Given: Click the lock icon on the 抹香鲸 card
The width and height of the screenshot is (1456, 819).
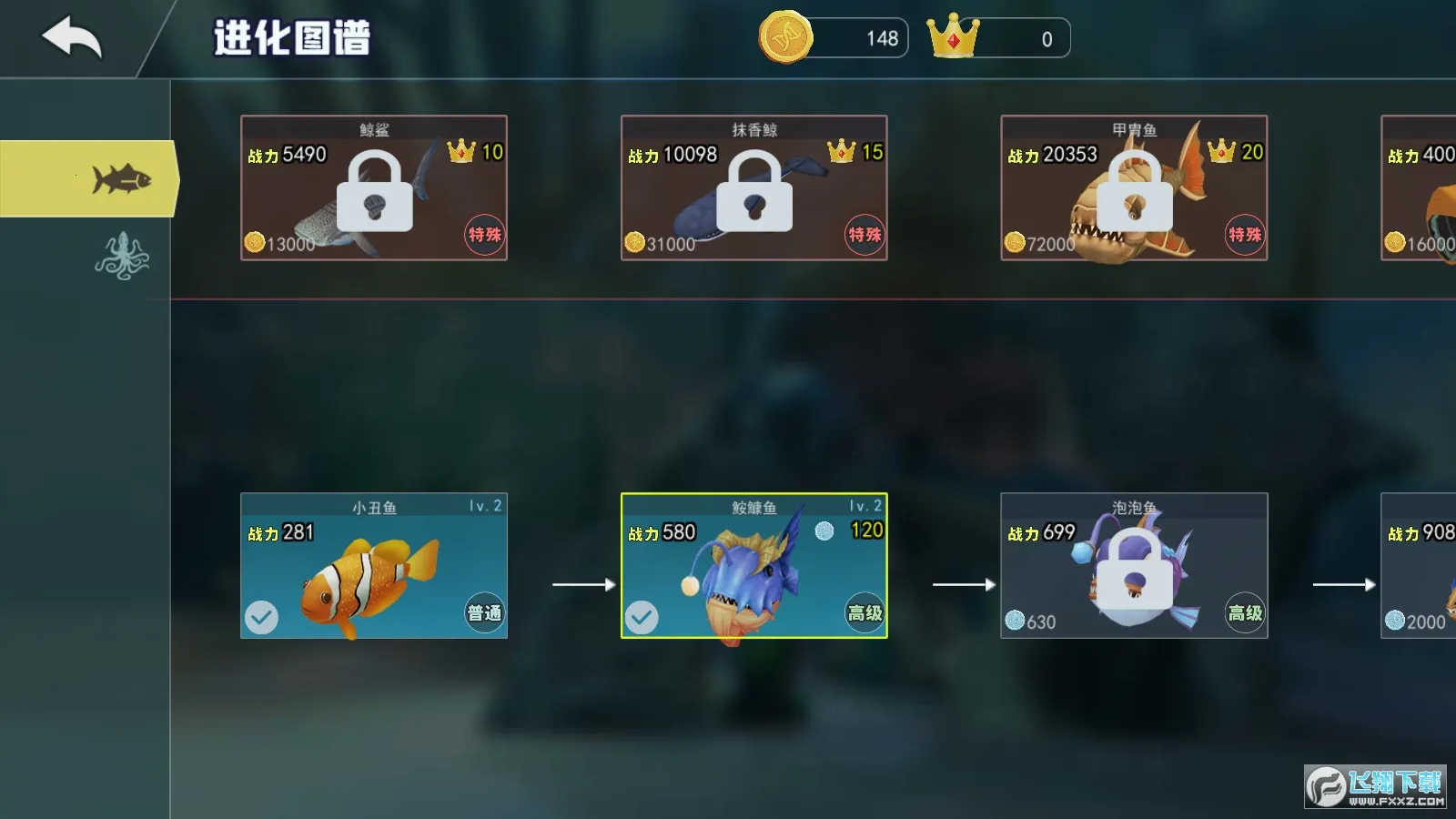Looking at the screenshot, I should (753, 193).
